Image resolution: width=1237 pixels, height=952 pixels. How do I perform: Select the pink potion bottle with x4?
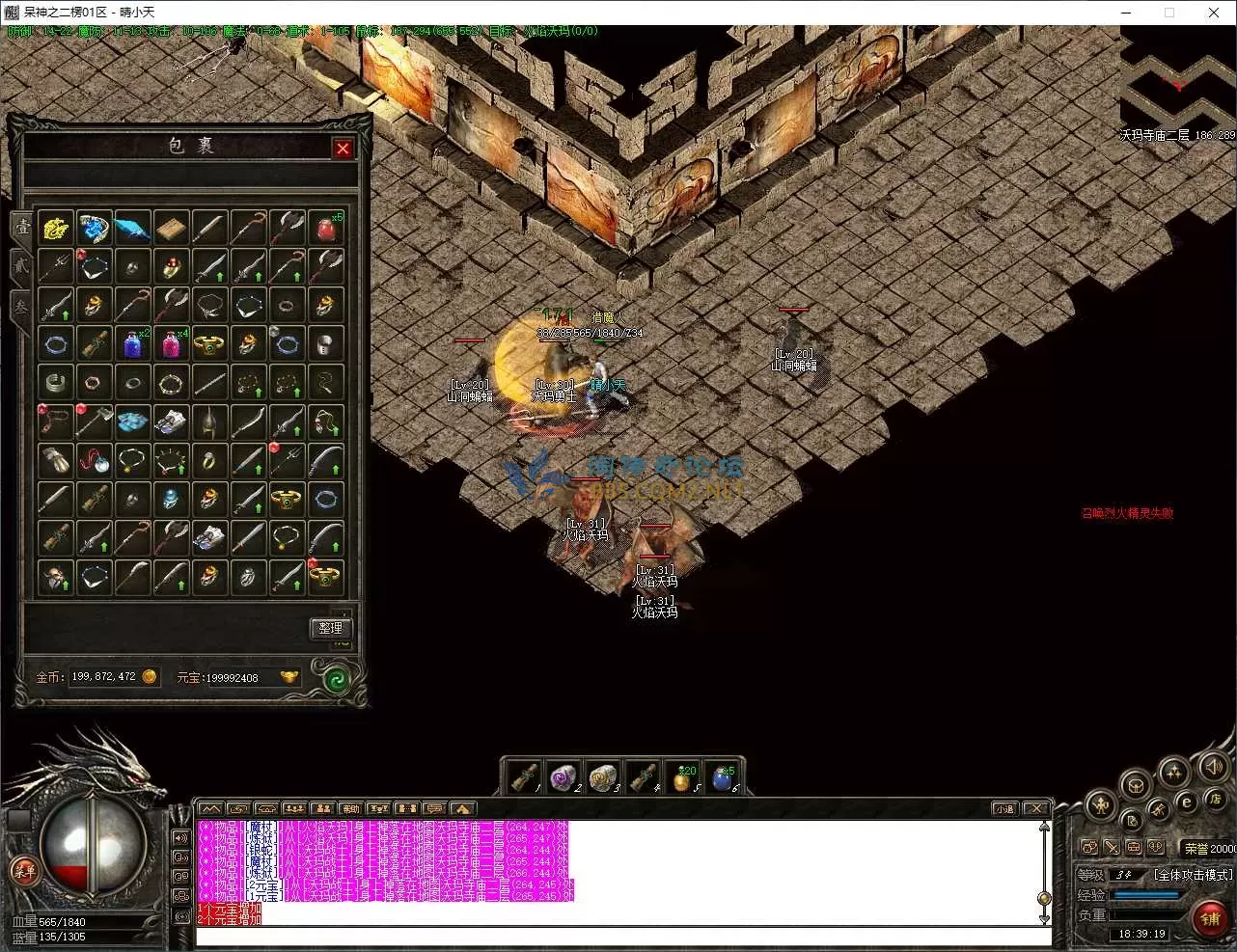[x=172, y=342]
